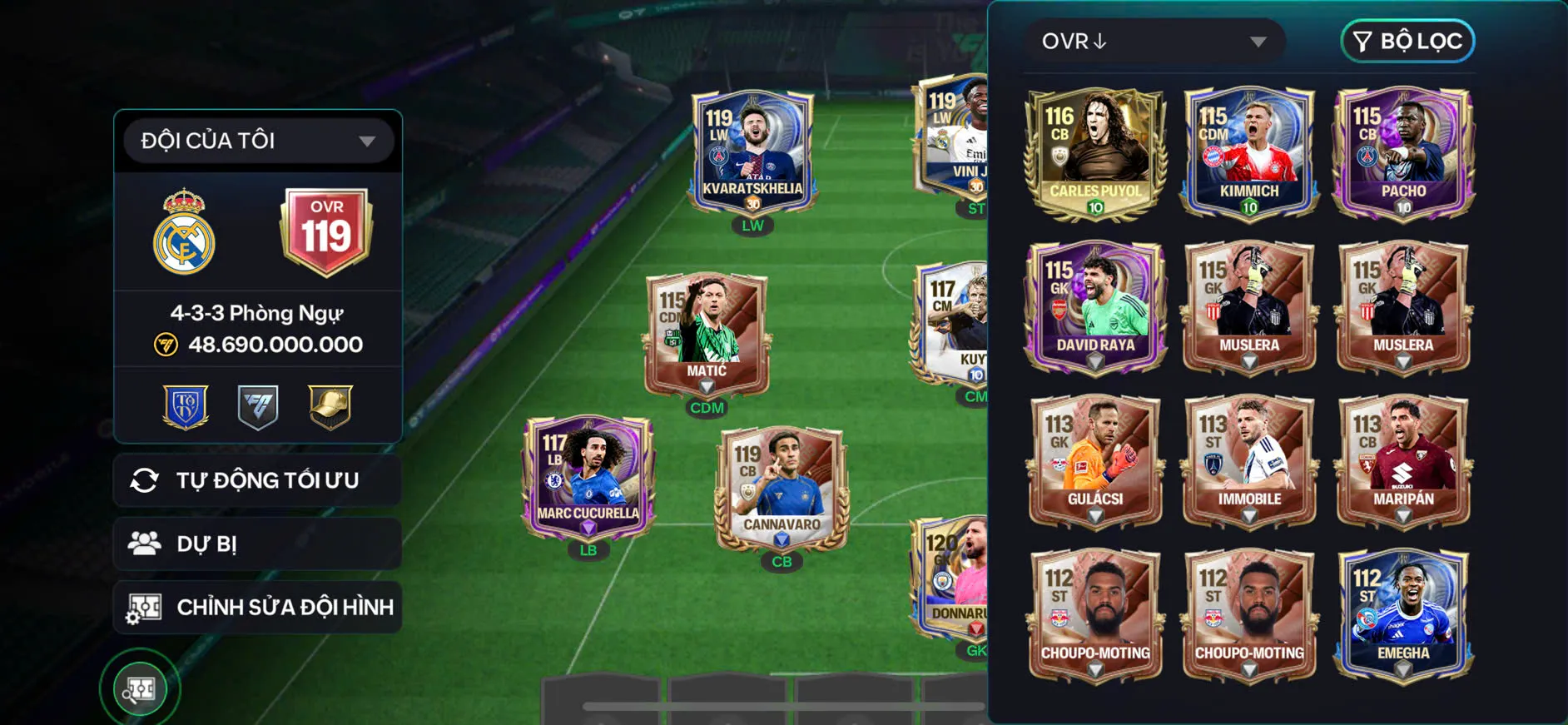Screen dimensions: 1568x725
Task: Choose Chỉnh Sửa Đội Hình
Action: [258, 608]
